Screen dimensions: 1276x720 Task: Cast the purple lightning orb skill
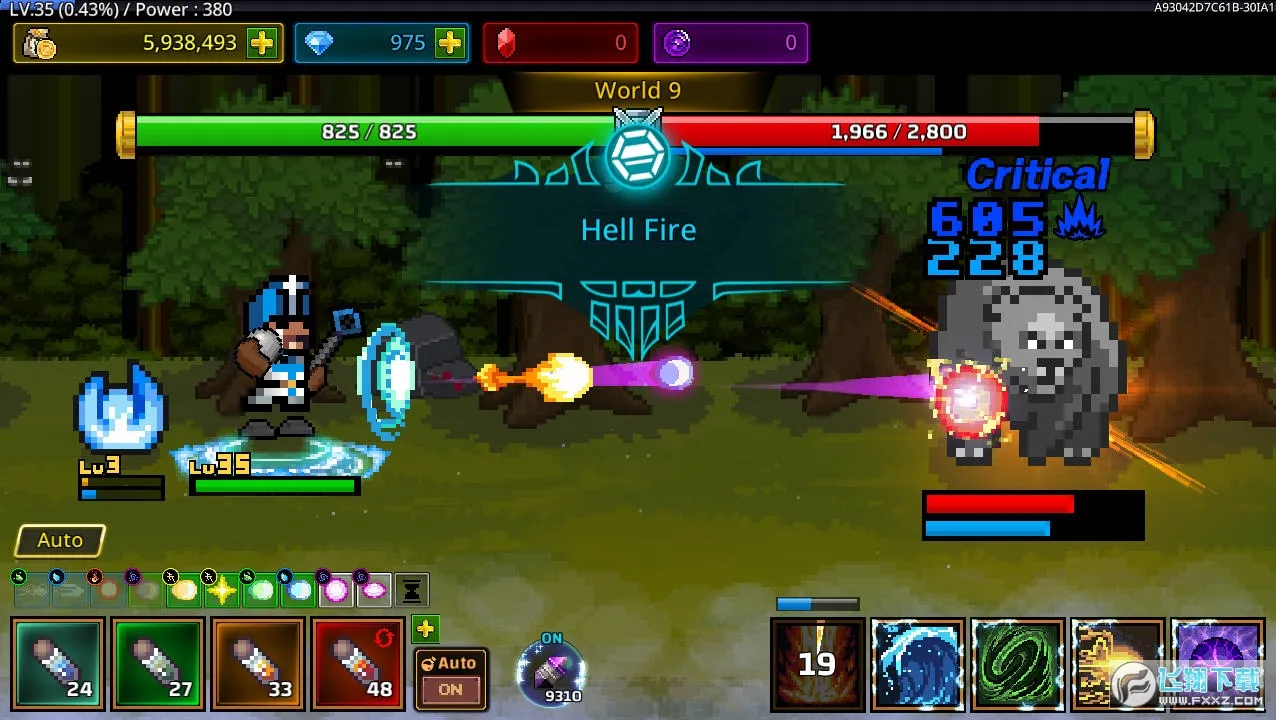pyautogui.click(x=1216, y=664)
